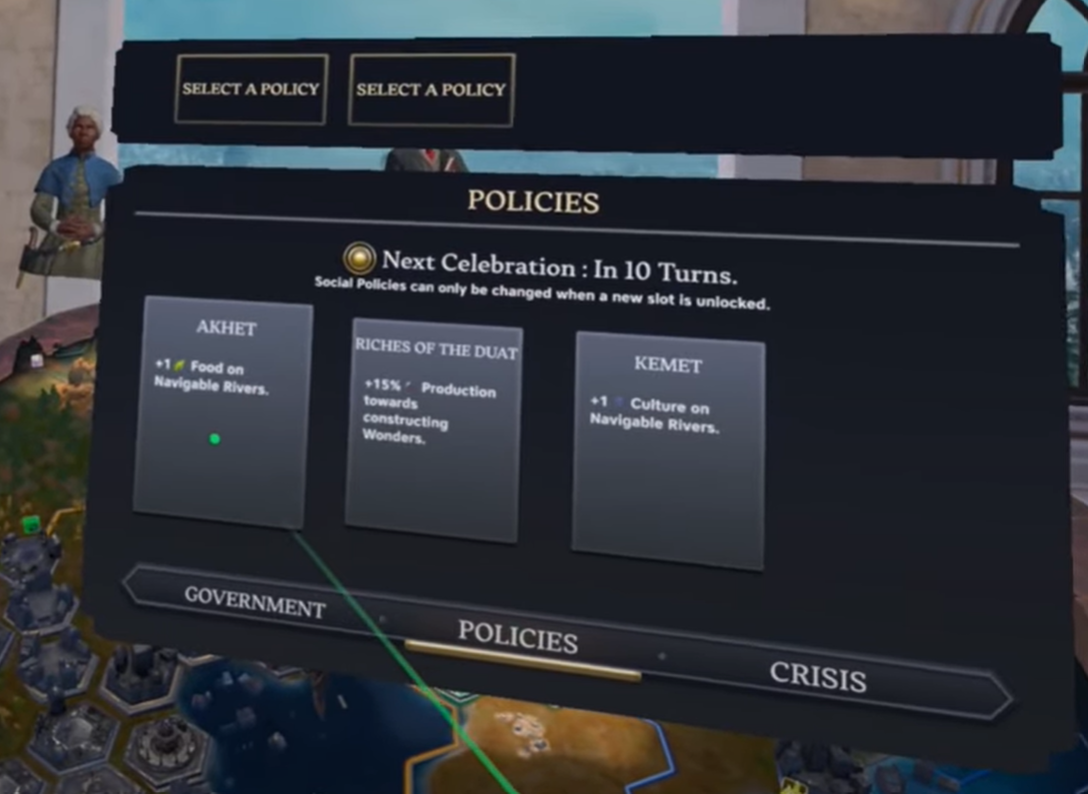The width and height of the screenshot is (1088, 794).
Task: Switch to the Government tab
Action: click(255, 602)
